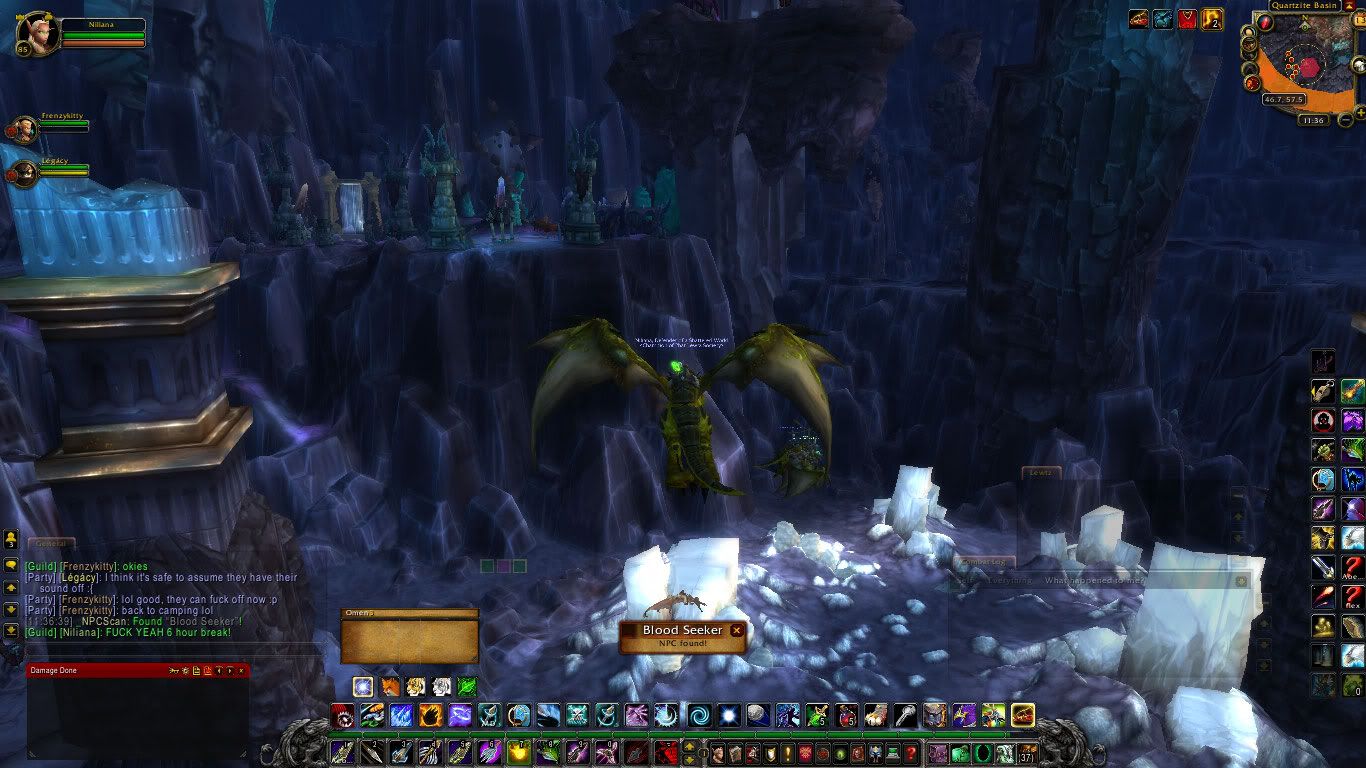Click the red question mark help button
The width and height of the screenshot is (1366, 768).
point(910,753)
